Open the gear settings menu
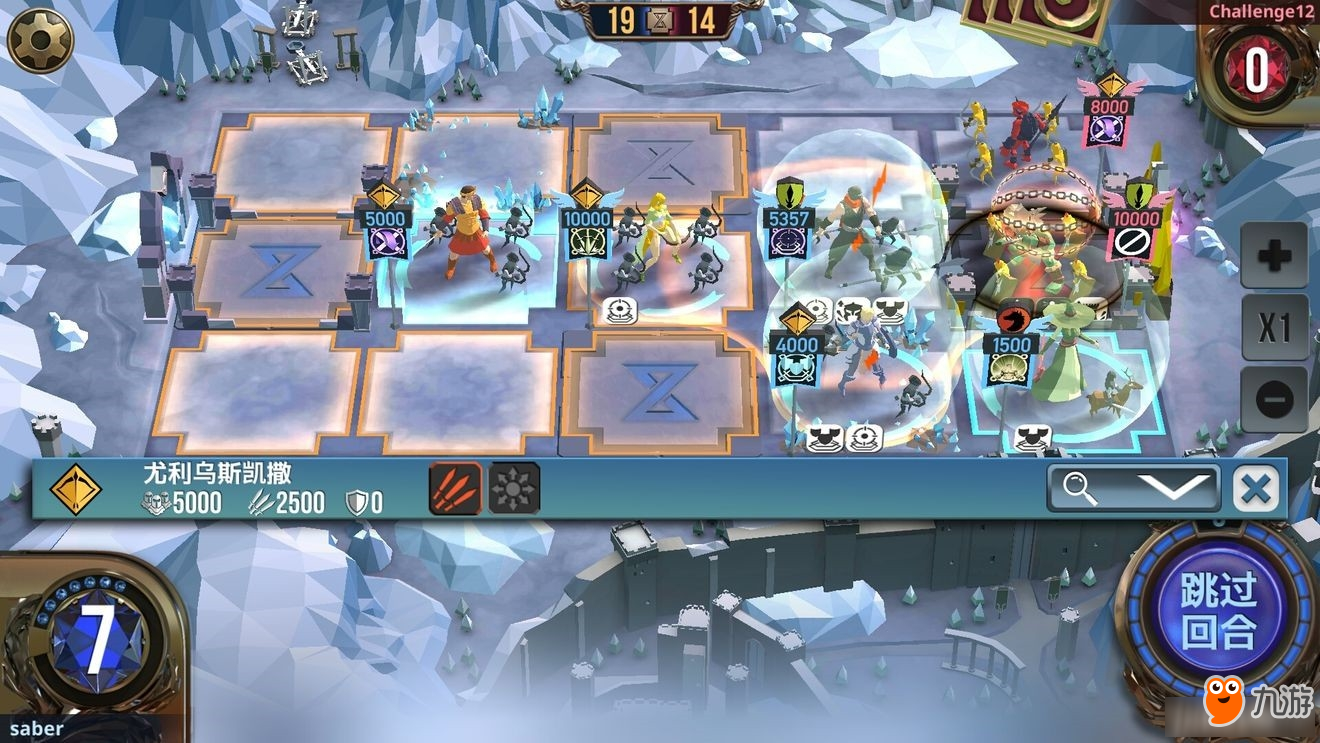The height and width of the screenshot is (743, 1320). (x=40, y=41)
